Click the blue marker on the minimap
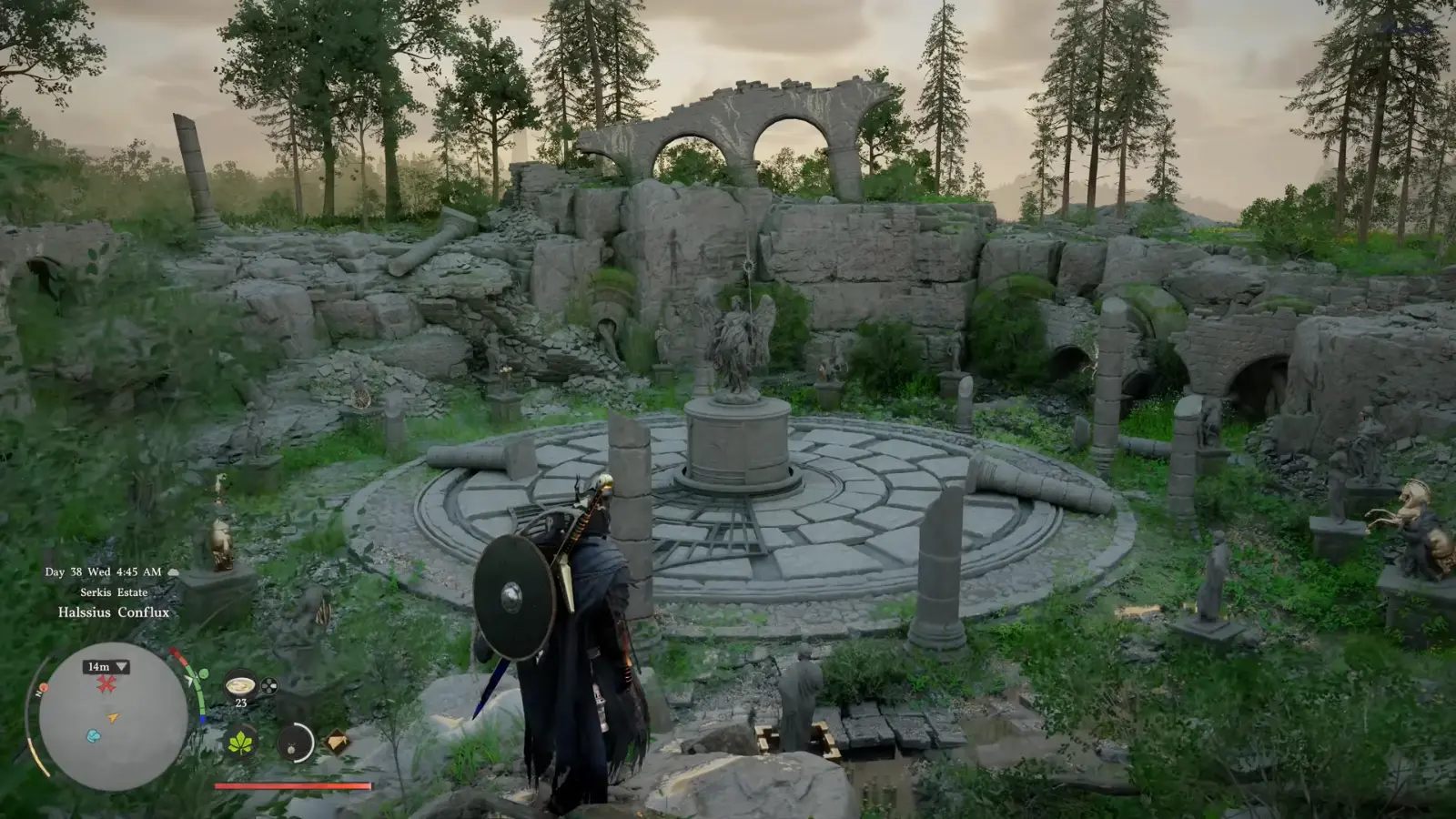The width and height of the screenshot is (1456, 819). point(93,735)
